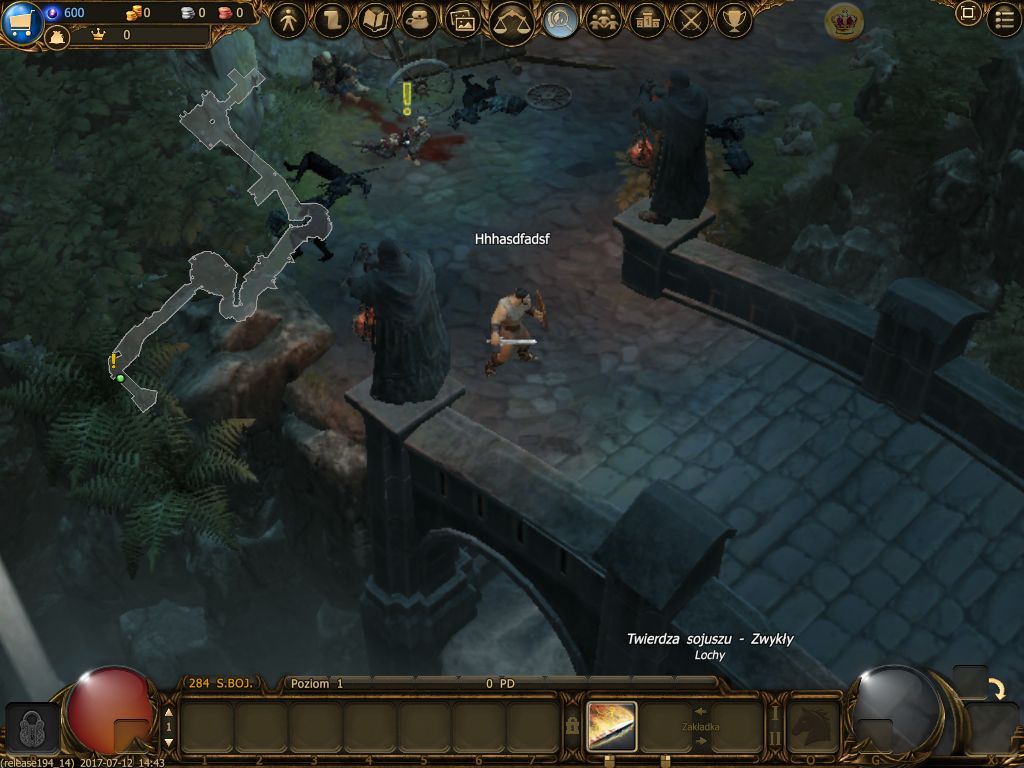Open the character figure menu
Screen dimensions: 1024x768
coord(288,20)
